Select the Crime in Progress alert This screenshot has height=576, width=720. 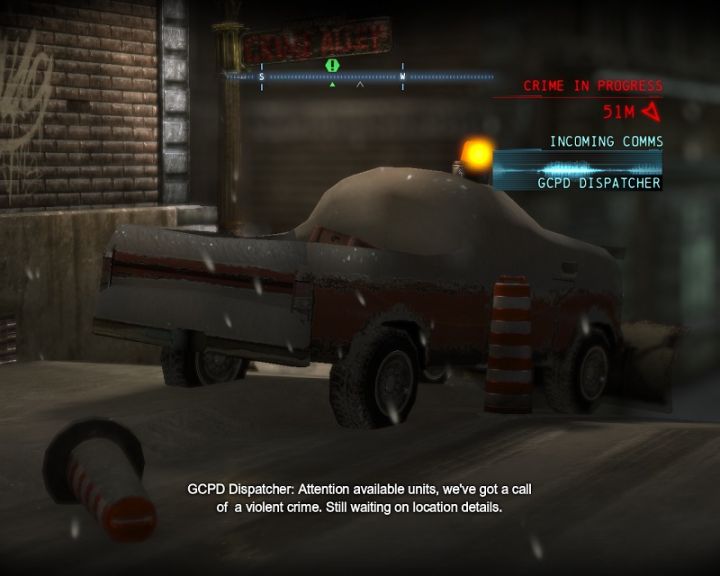tap(592, 86)
